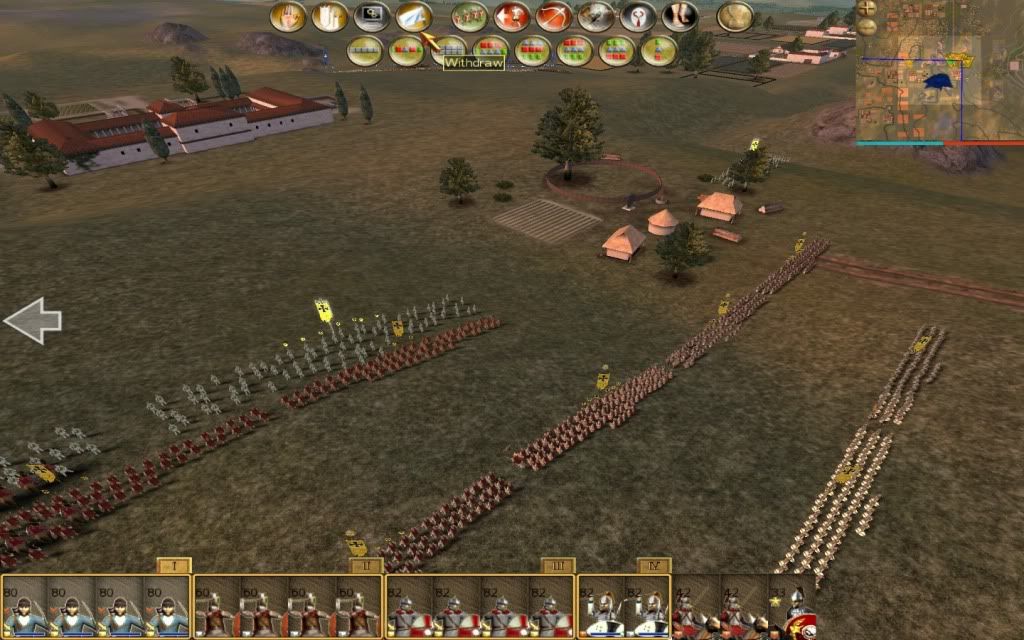Activate the white face special ability icon
This screenshot has height=640, width=1024.
[638, 17]
